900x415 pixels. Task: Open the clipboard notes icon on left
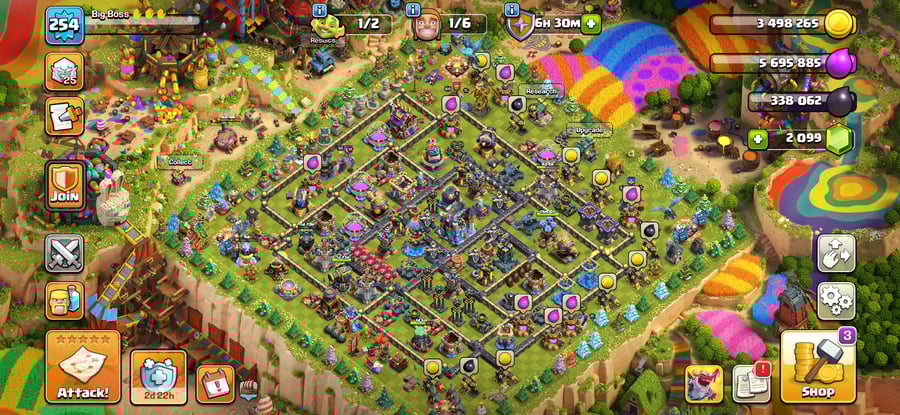64,117
